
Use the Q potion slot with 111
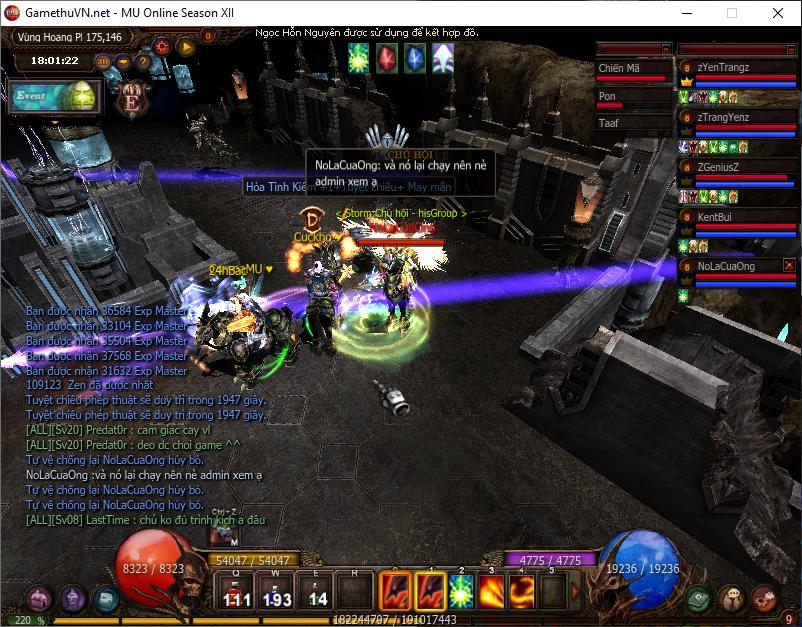237,589
